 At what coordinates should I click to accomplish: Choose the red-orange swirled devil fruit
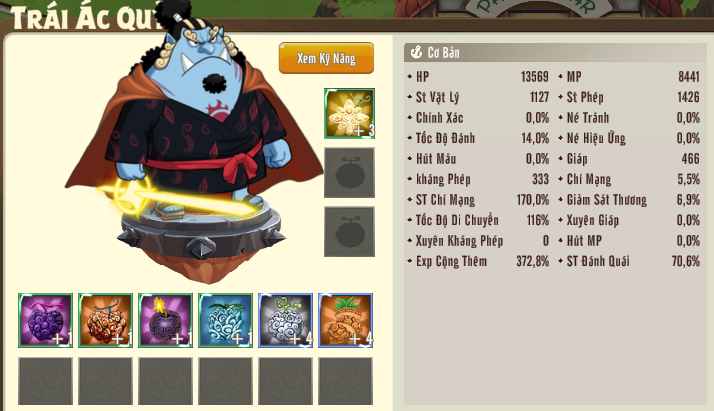tap(105, 320)
